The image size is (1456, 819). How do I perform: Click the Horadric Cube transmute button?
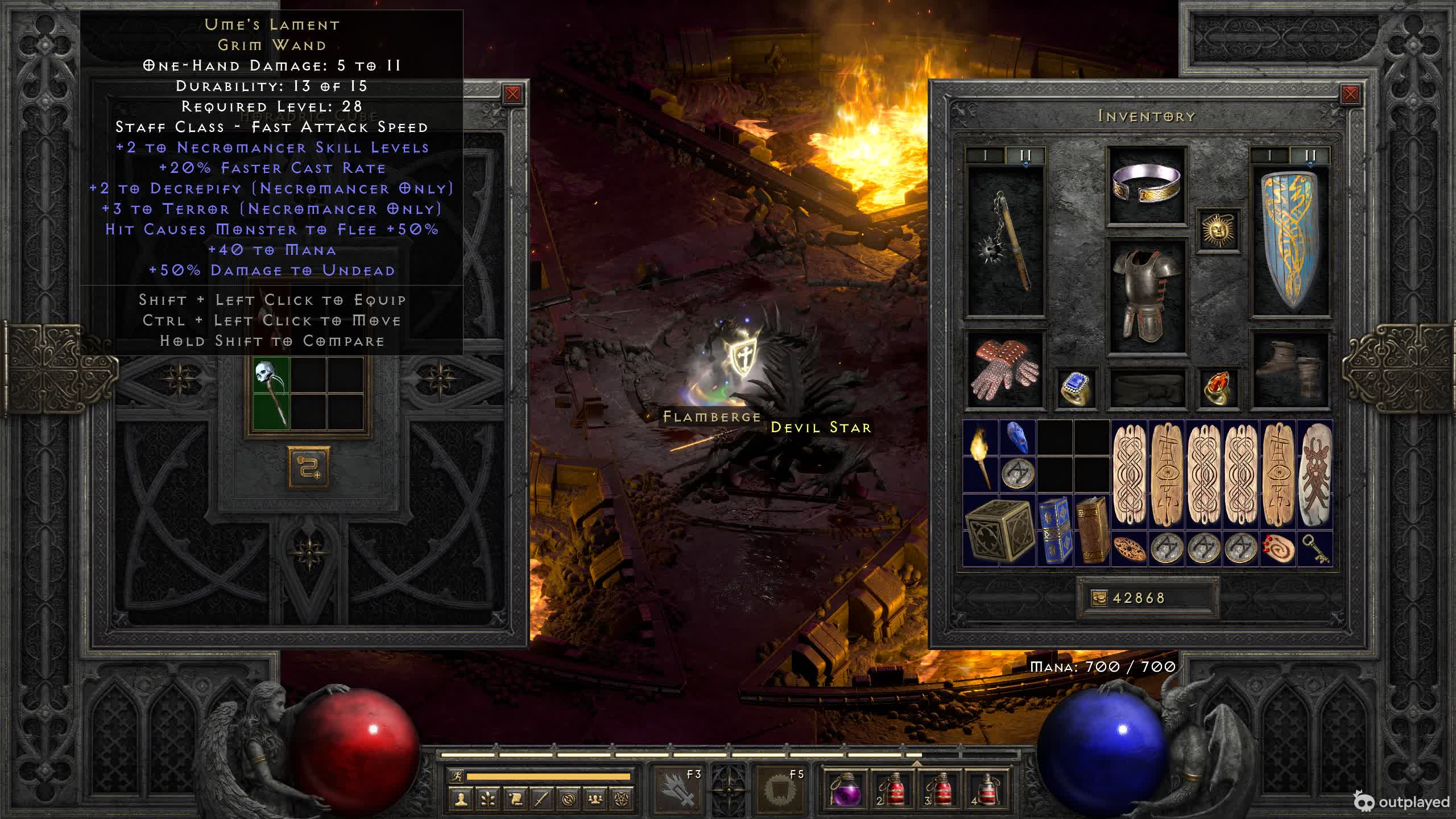[x=308, y=468]
